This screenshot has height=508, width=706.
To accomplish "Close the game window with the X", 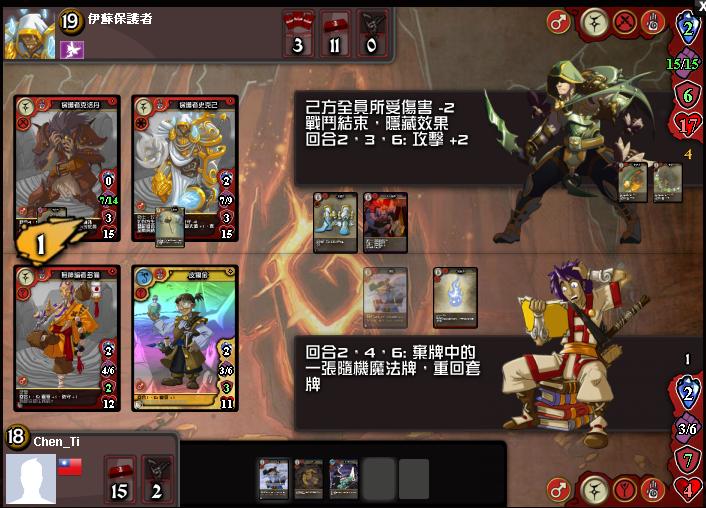I will point(701,6).
